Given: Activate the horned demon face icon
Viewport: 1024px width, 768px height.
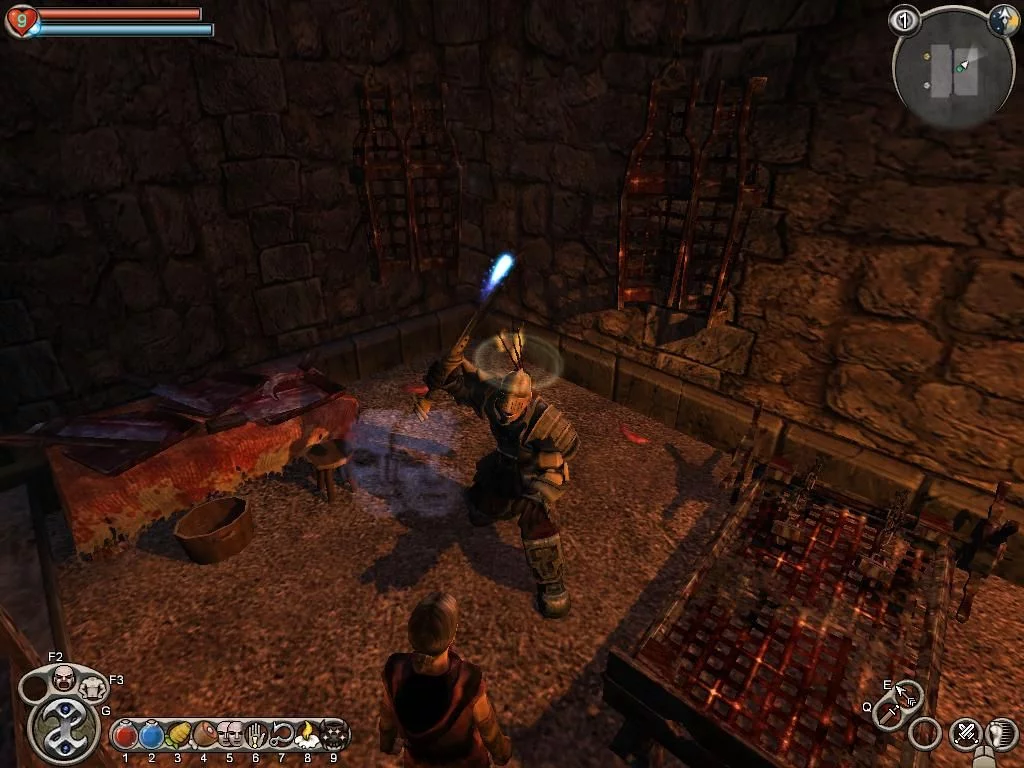Looking at the screenshot, I should (335, 736).
